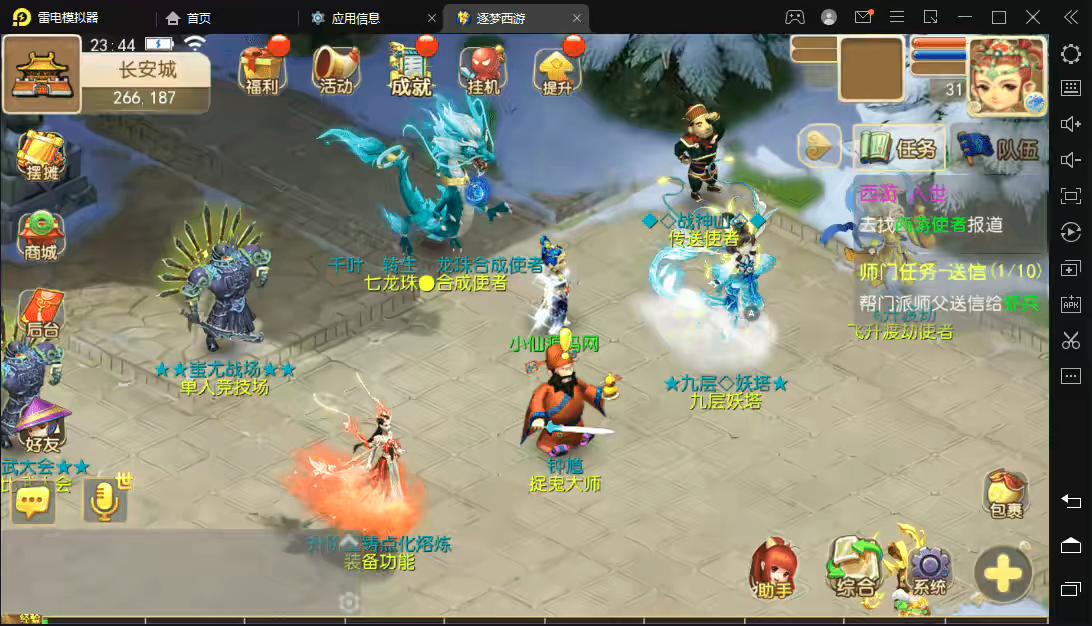
Task: Open the 后台 red envelope icon
Action: [41, 314]
